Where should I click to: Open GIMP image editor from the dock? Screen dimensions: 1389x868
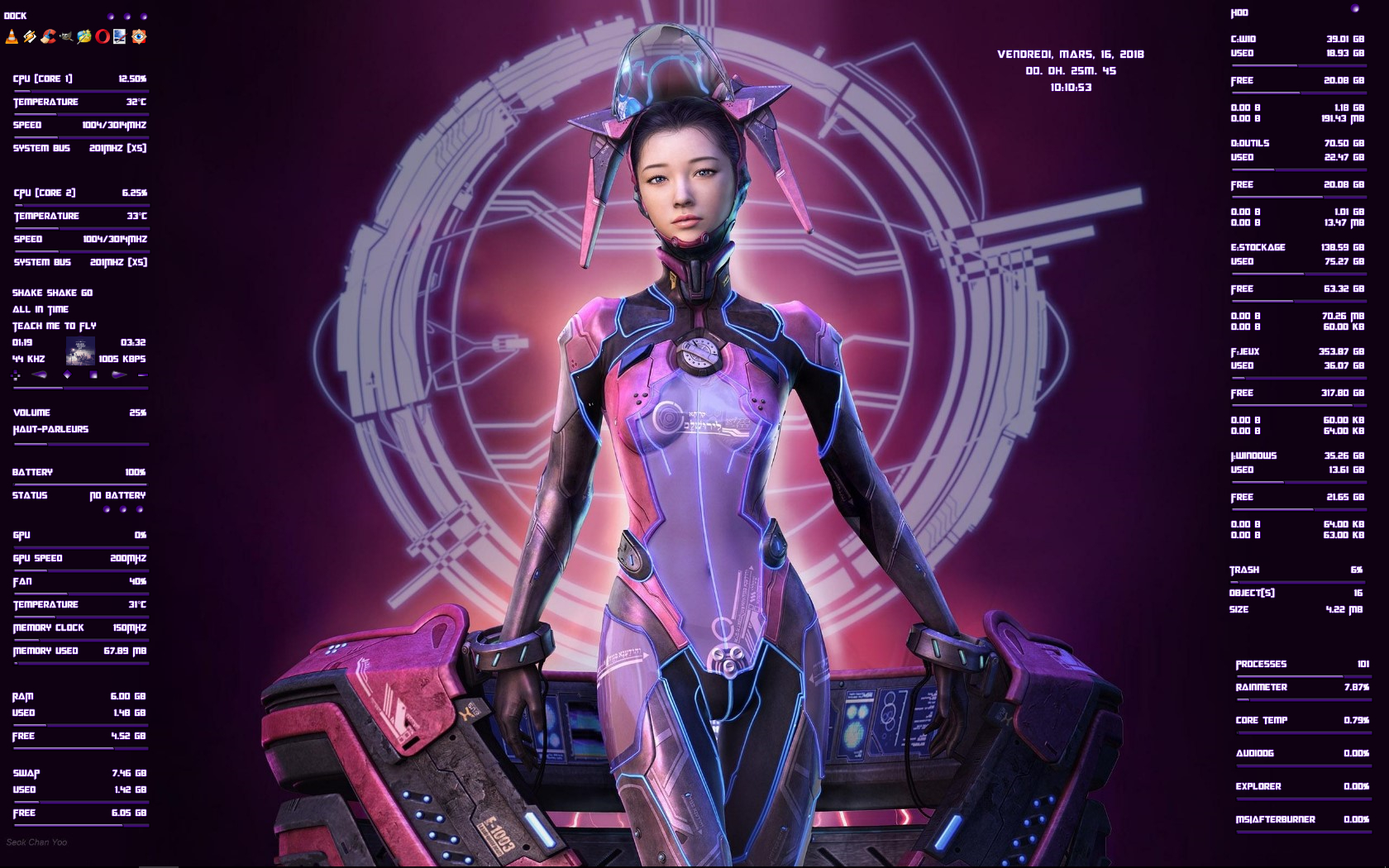tap(66, 36)
